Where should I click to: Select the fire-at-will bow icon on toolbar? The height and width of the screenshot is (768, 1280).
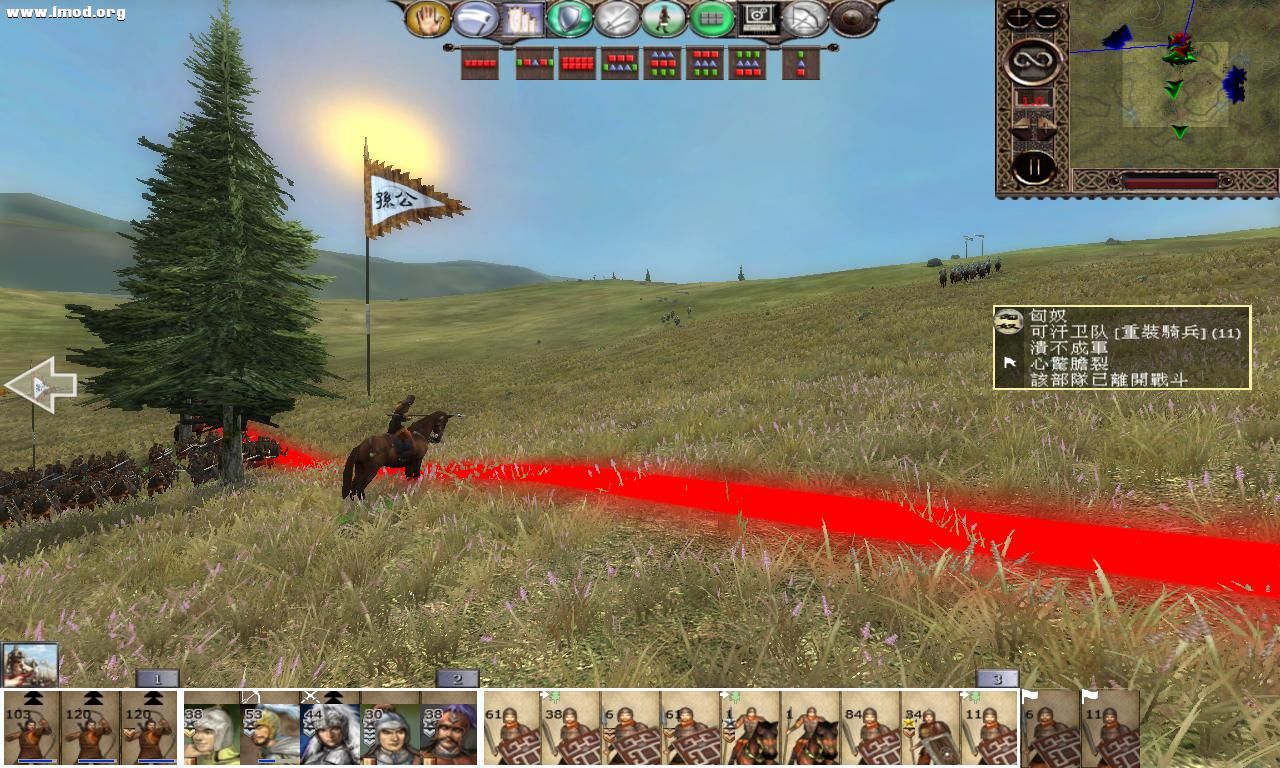pos(805,20)
